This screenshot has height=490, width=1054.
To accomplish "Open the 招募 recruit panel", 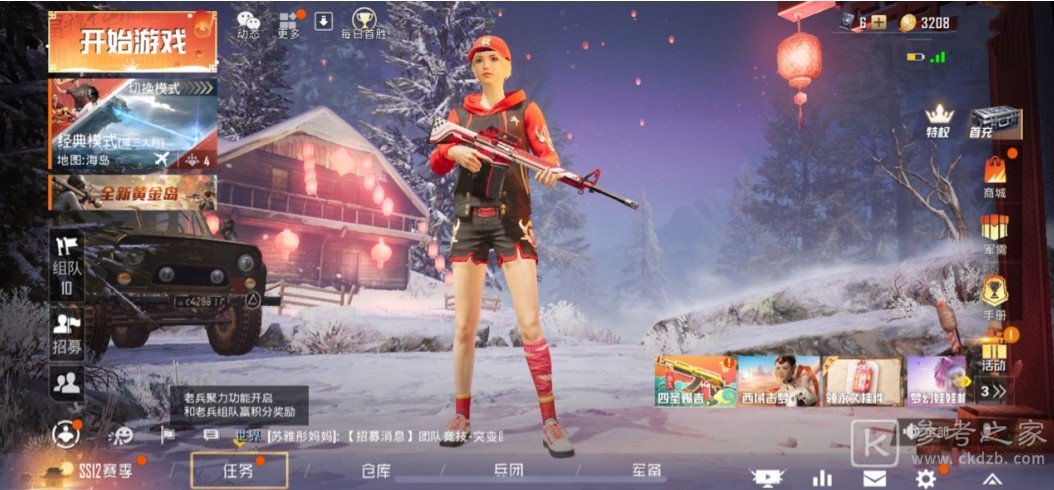I will pos(67,333).
